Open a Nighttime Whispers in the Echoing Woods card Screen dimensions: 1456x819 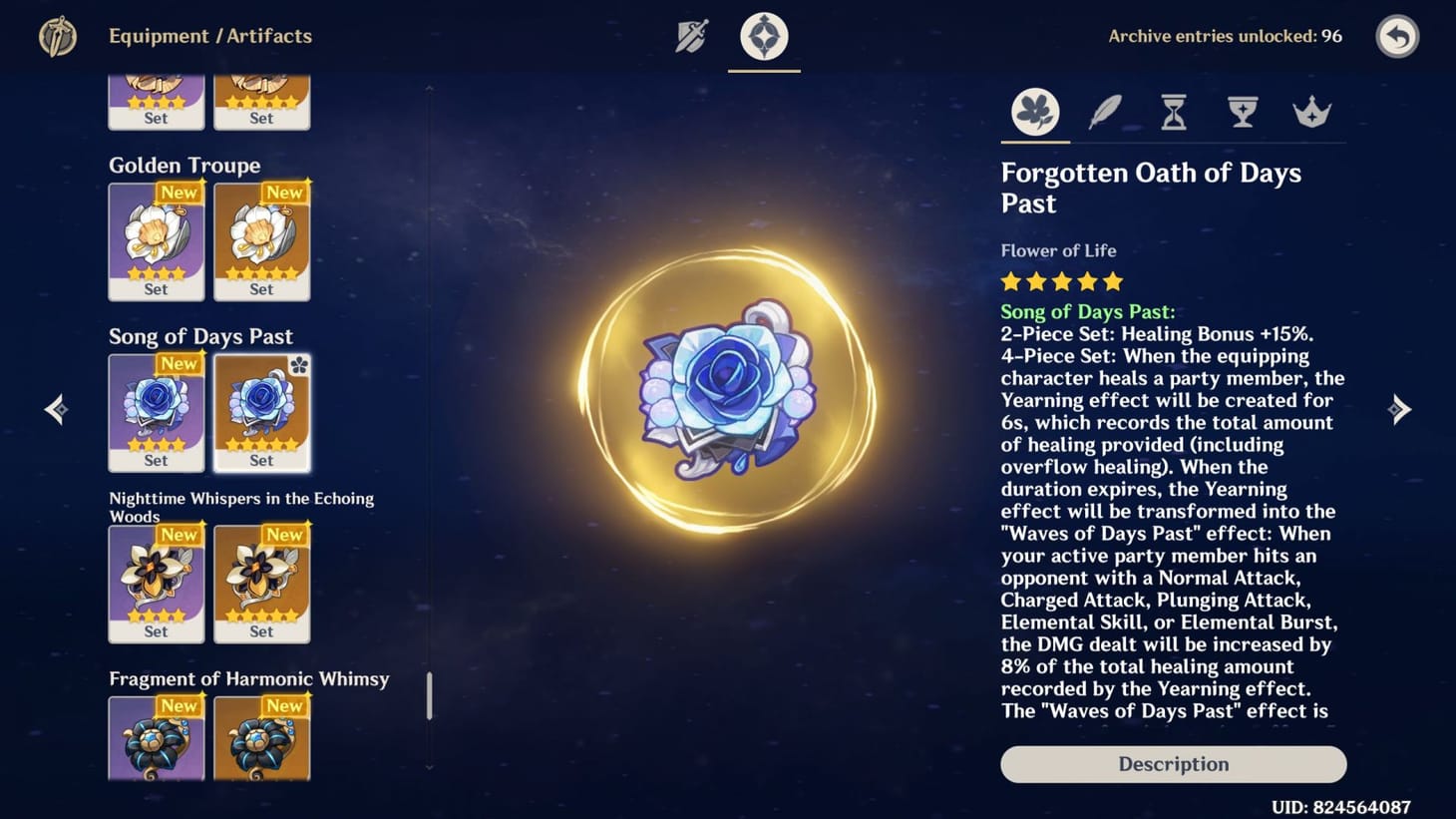click(157, 583)
